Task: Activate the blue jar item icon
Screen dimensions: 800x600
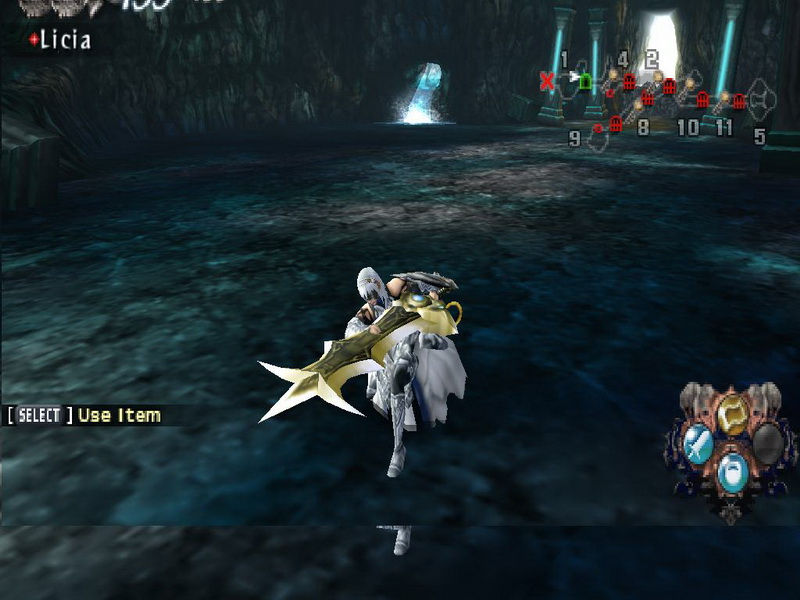Action: click(x=734, y=469)
